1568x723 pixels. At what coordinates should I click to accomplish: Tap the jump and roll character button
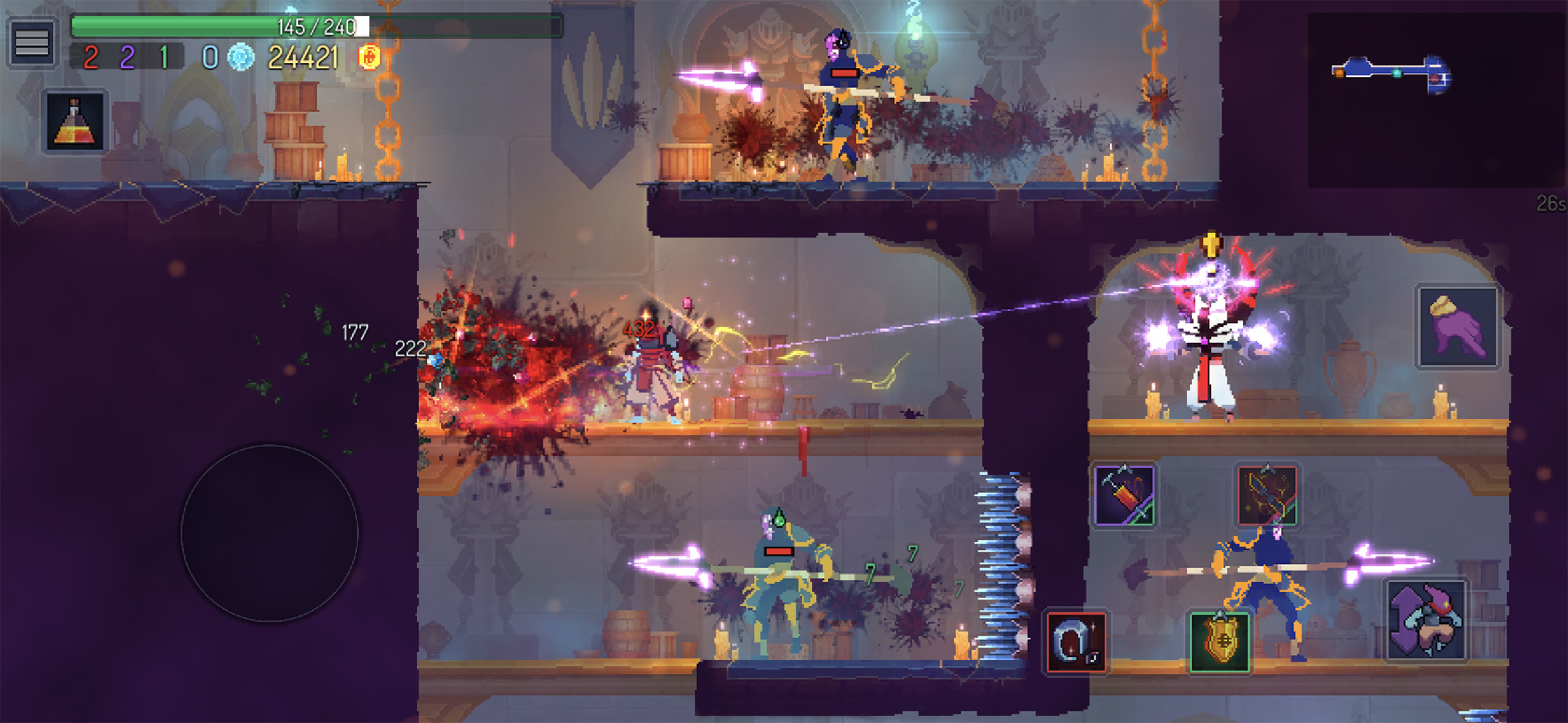point(1426,620)
